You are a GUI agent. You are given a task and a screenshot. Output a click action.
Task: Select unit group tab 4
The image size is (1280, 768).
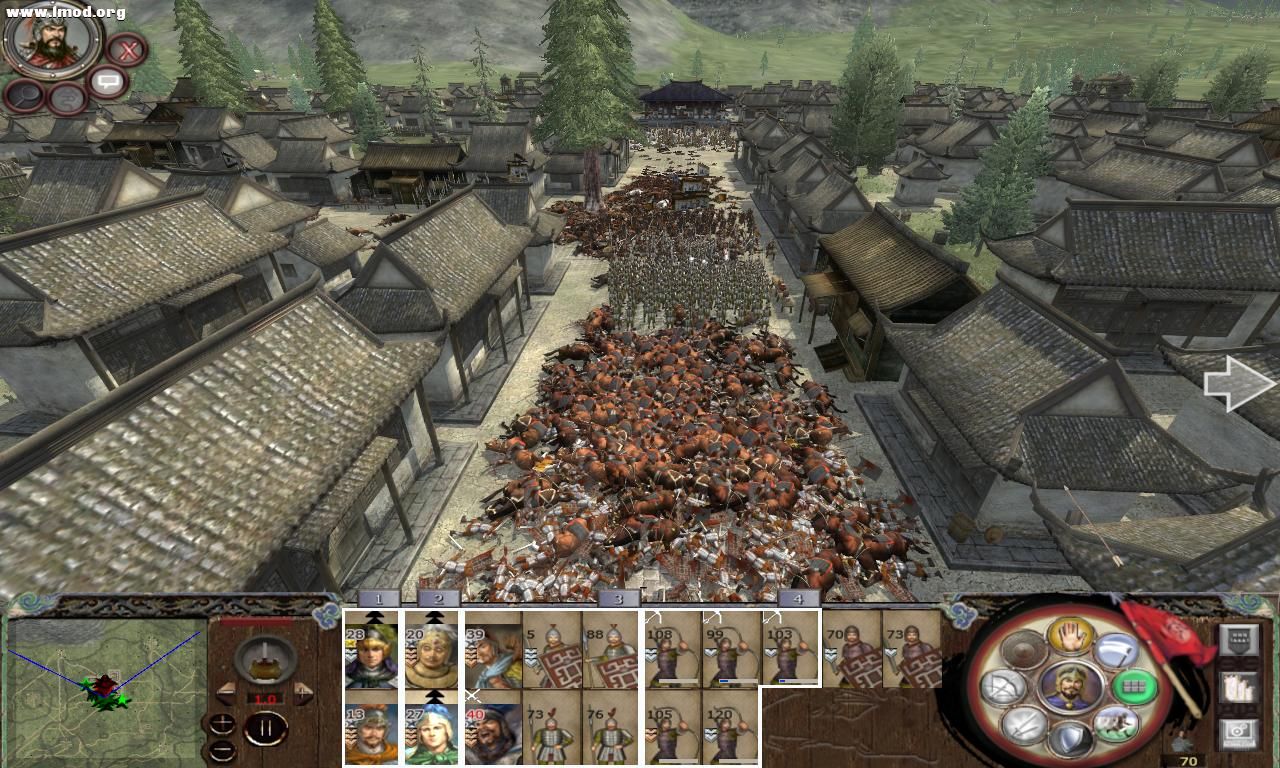click(797, 601)
